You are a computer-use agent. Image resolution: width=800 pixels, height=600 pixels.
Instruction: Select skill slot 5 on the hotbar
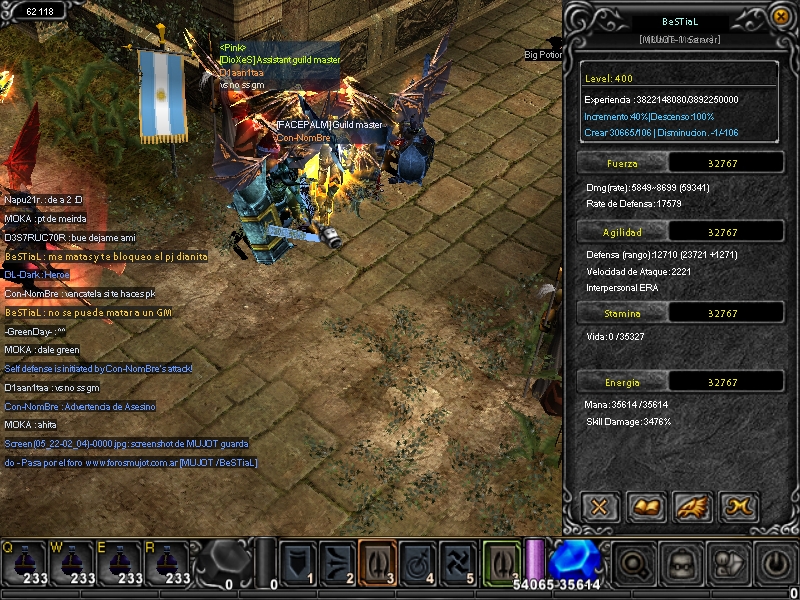tap(457, 563)
